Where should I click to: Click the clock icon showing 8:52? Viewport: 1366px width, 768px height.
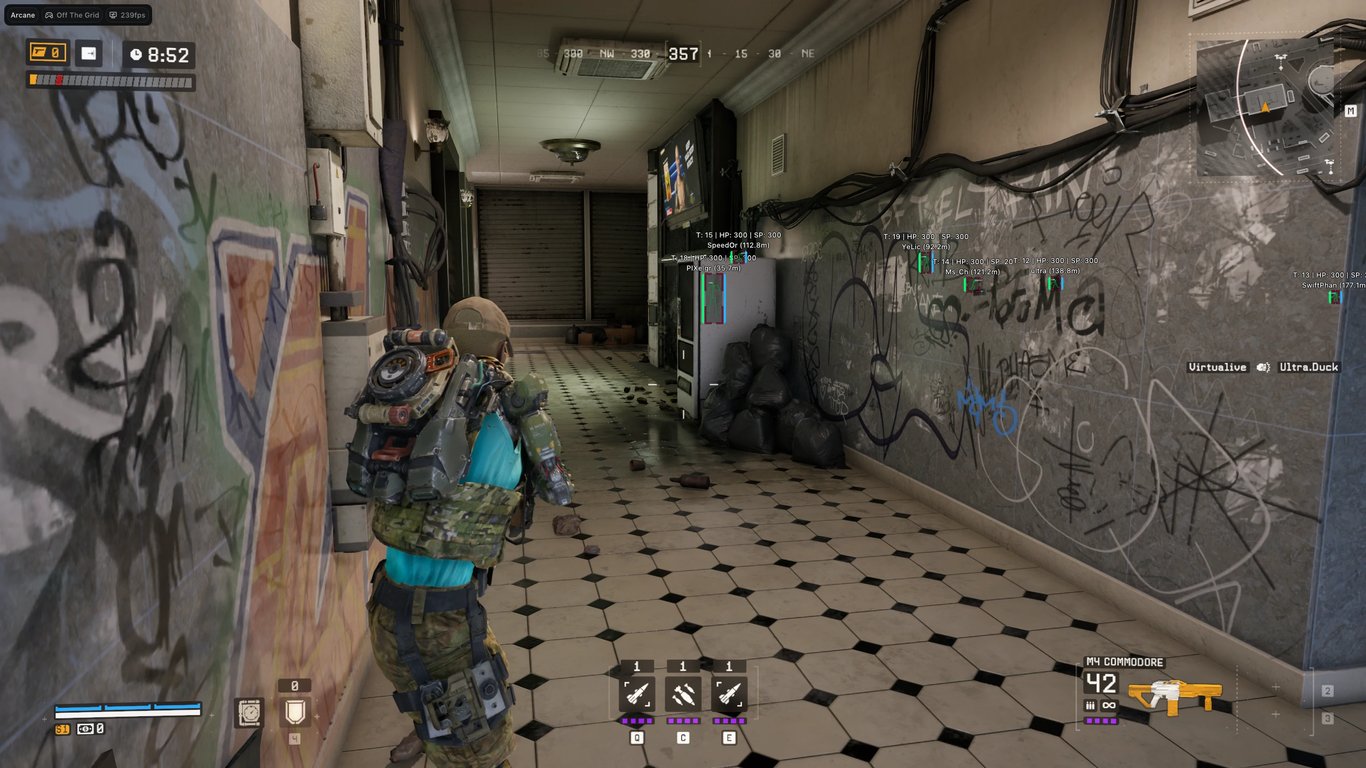click(x=136, y=53)
